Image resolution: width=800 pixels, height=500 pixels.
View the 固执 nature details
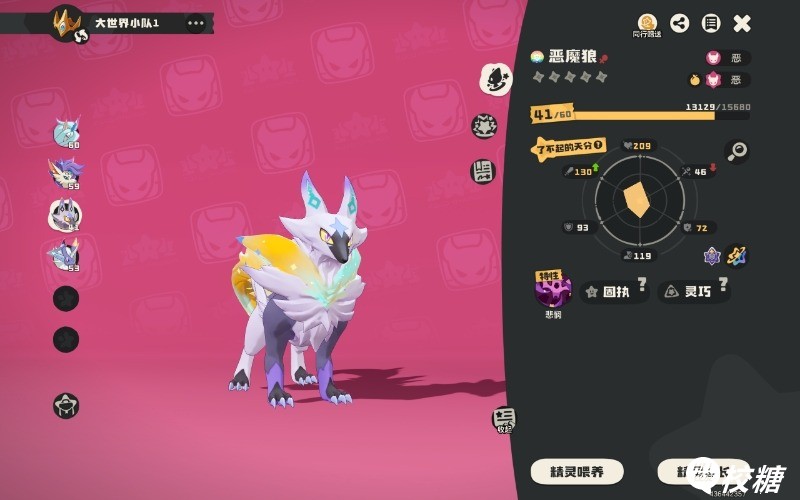click(x=614, y=292)
